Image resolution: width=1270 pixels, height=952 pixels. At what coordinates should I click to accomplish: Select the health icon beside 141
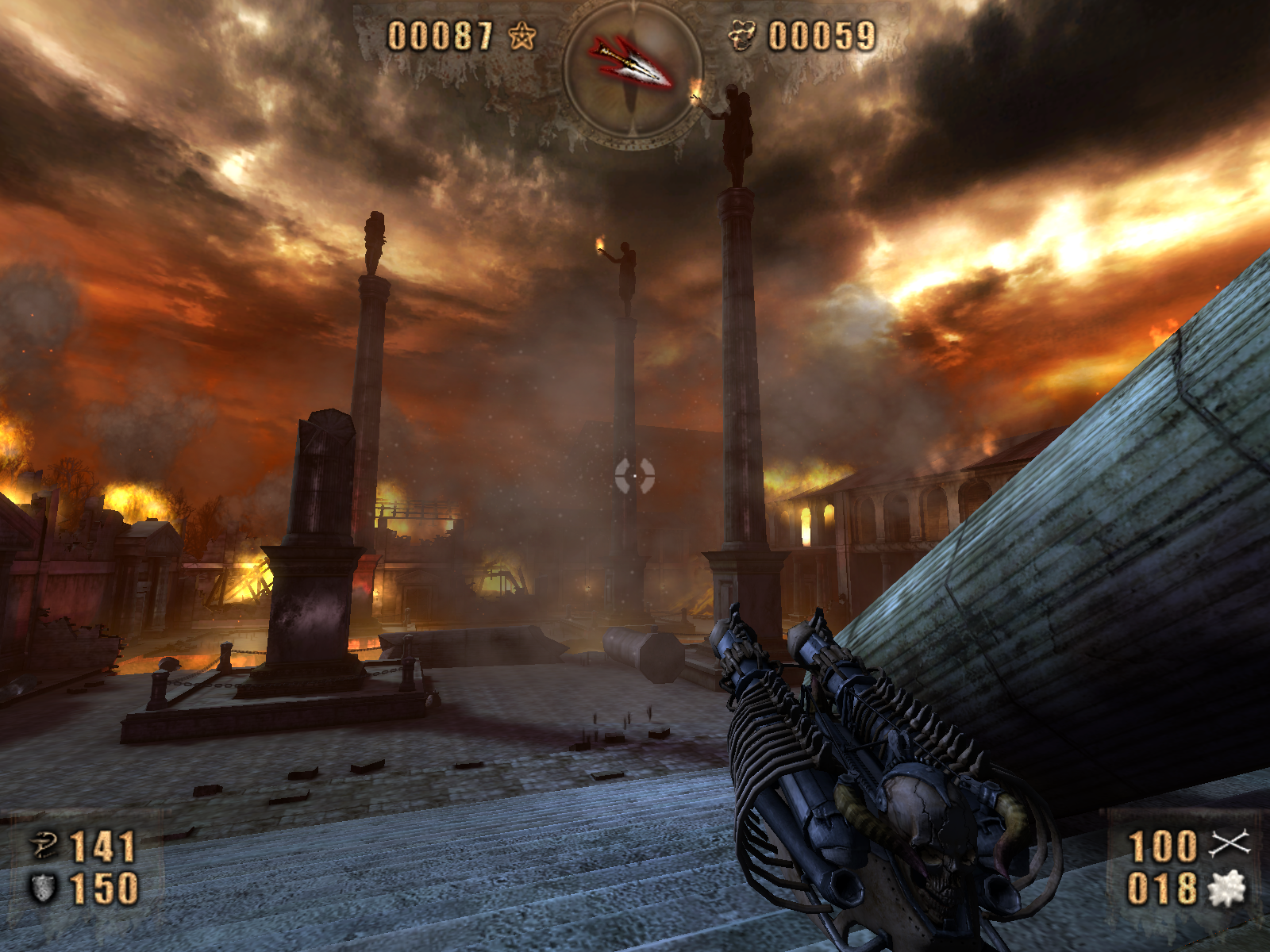[x=44, y=846]
